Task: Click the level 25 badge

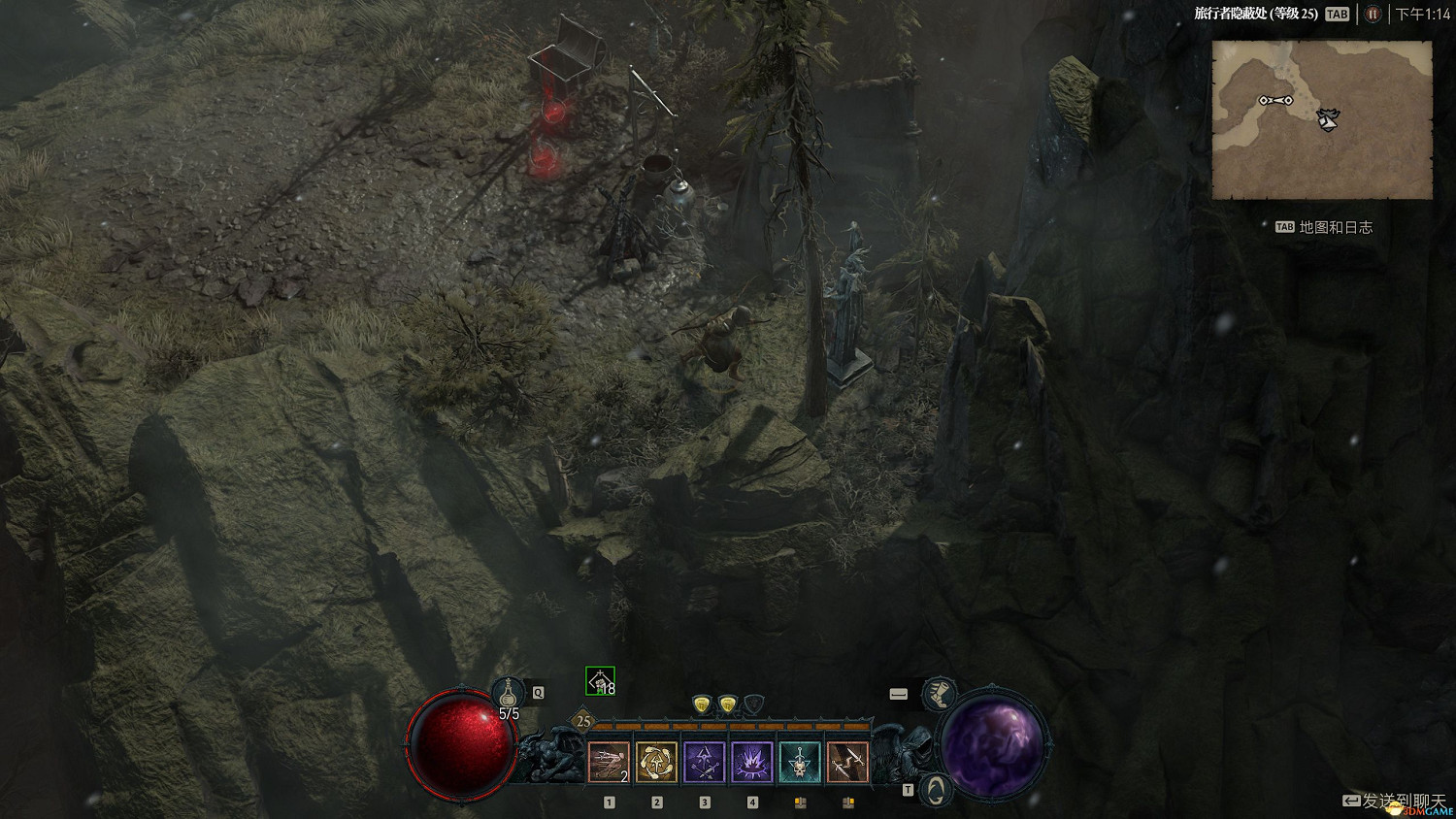Action: [x=583, y=722]
